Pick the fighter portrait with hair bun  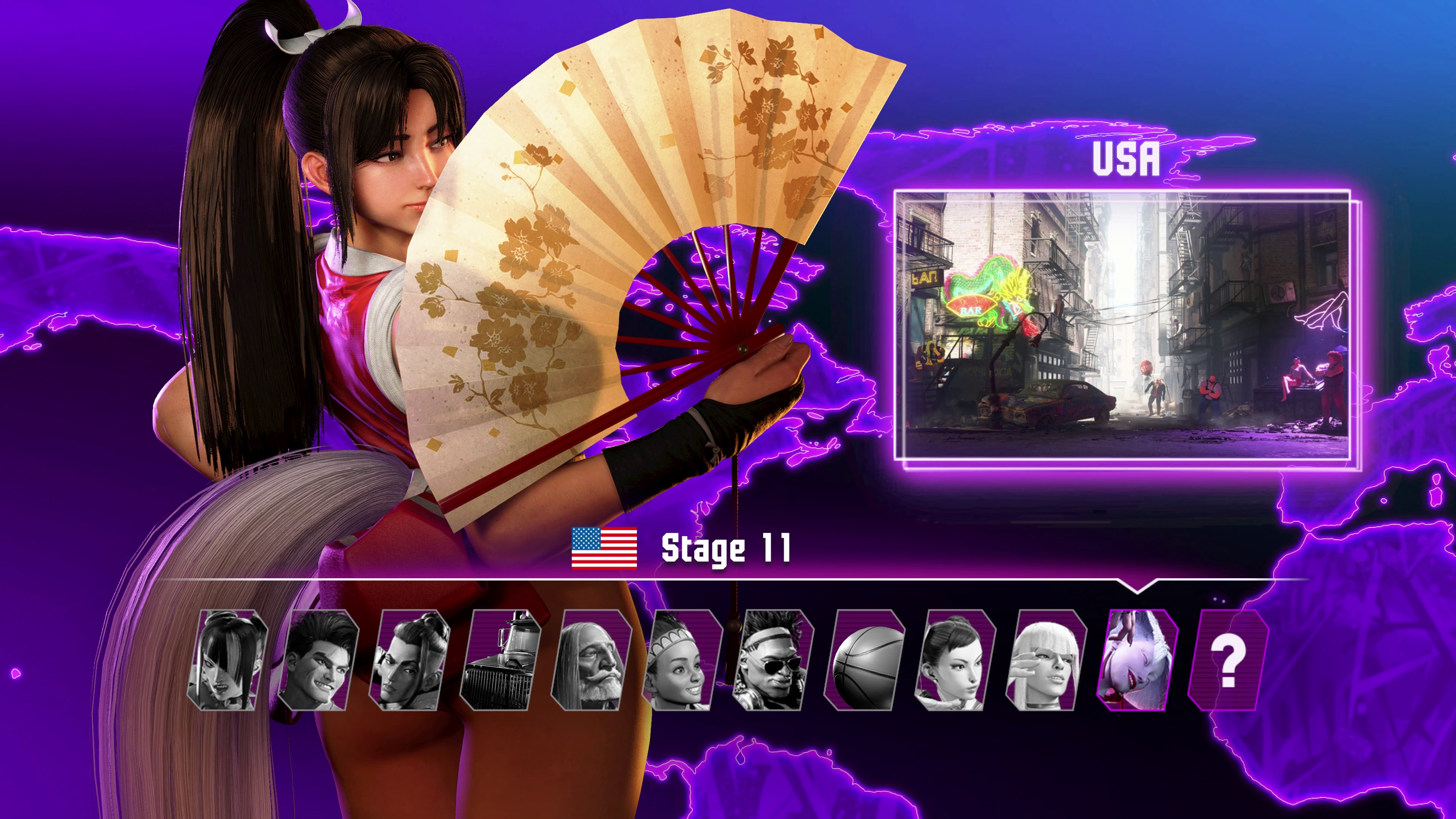(x=409, y=660)
